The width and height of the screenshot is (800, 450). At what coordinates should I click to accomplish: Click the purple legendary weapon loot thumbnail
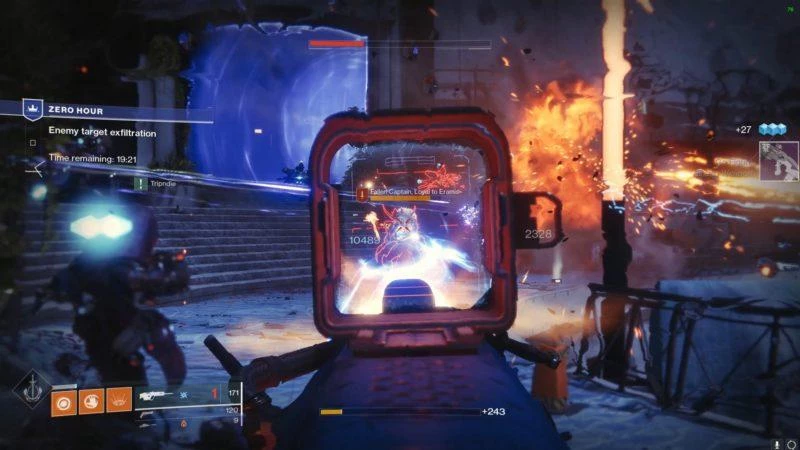778,160
